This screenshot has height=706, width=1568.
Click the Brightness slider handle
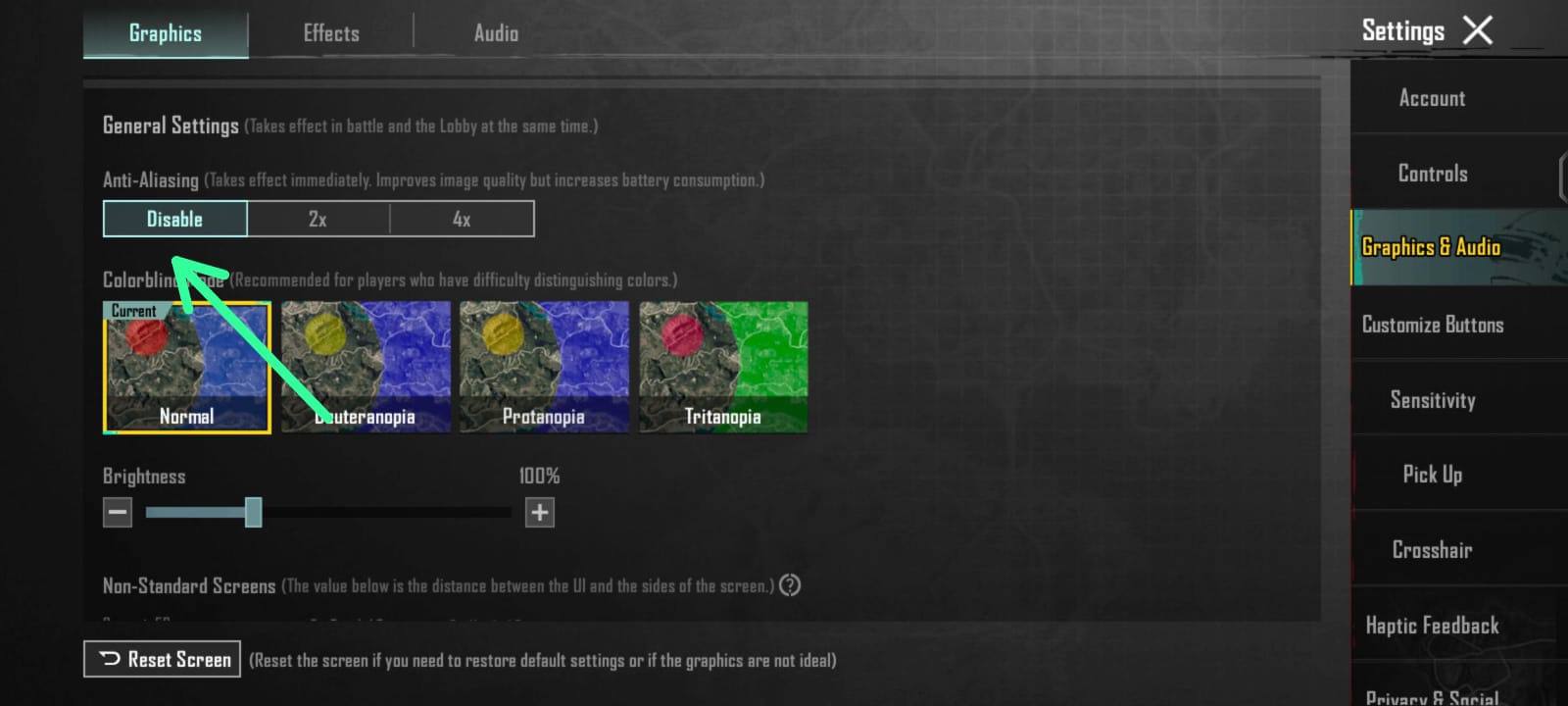253,512
